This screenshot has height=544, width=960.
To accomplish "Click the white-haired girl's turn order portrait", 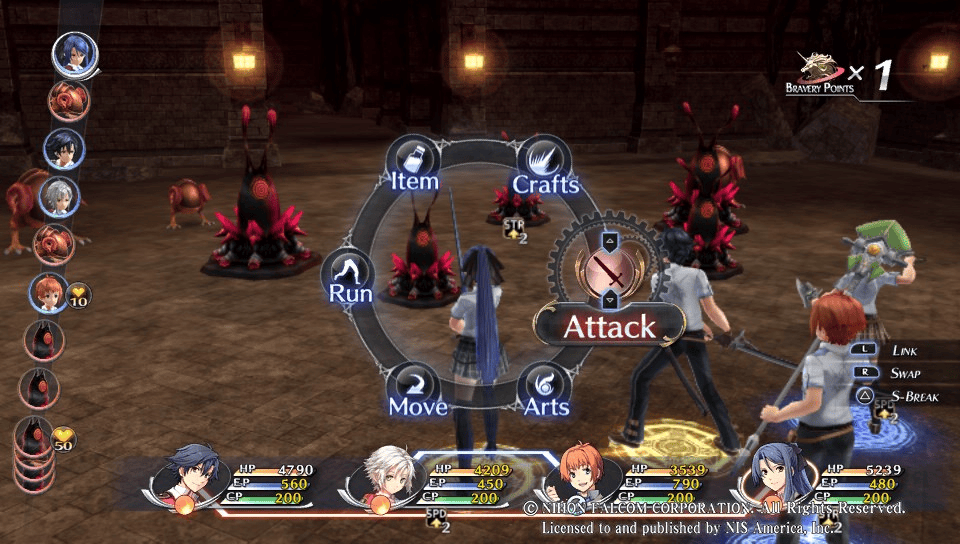I will click(x=58, y=196).
